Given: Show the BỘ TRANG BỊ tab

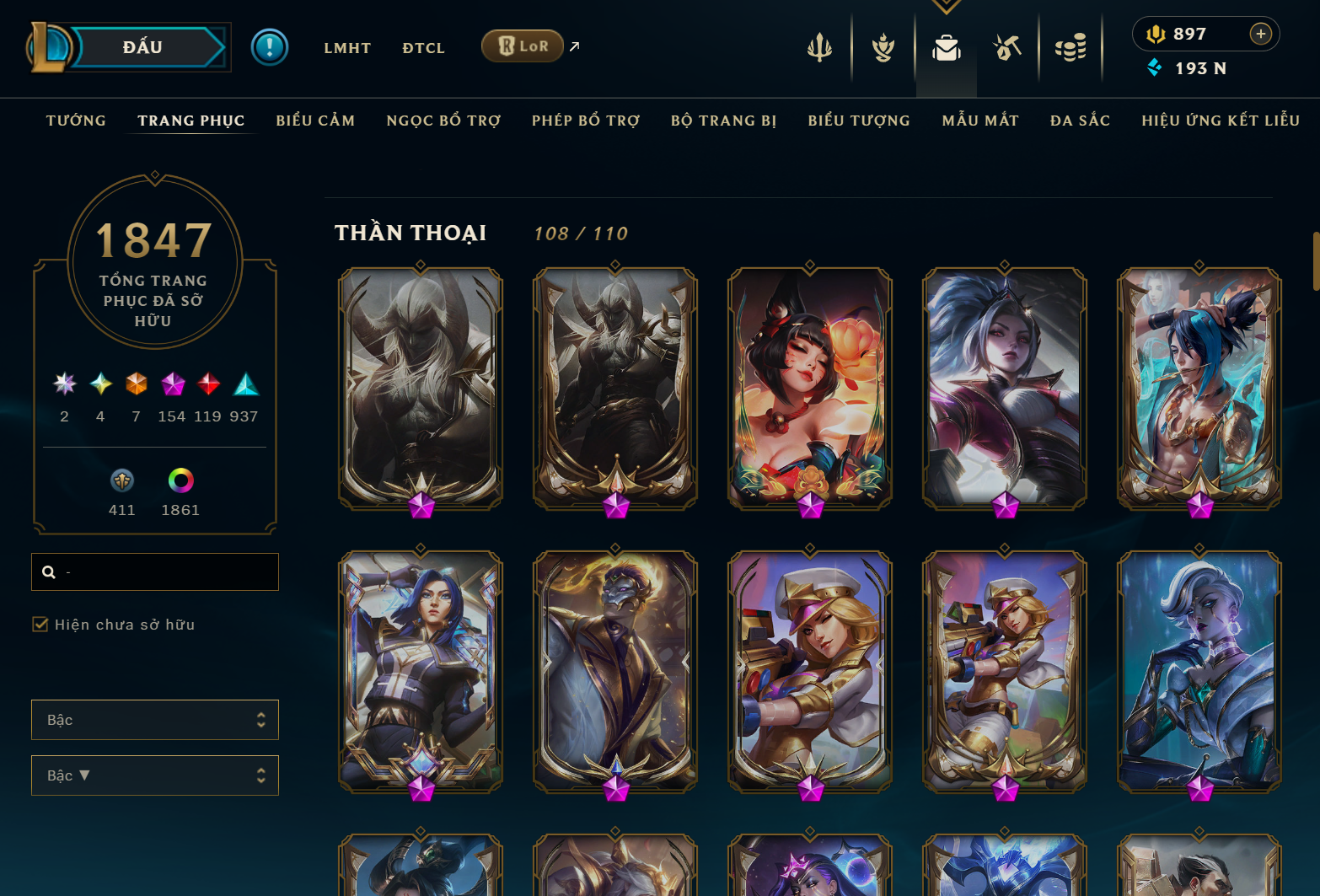Looking at the screenshot, I should [724, 121].
